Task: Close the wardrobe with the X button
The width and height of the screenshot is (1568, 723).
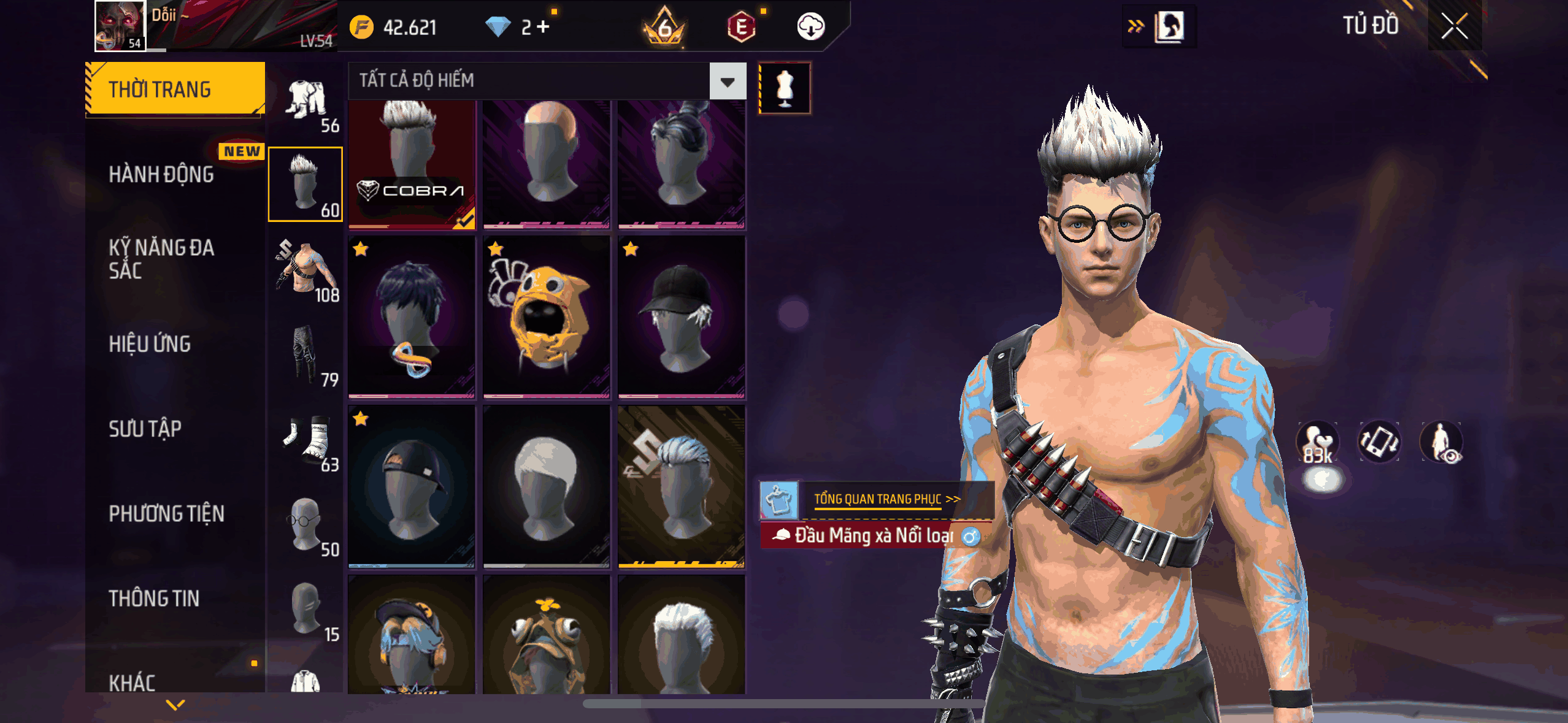Action: pyautogui.click(x=1454, y=27)
